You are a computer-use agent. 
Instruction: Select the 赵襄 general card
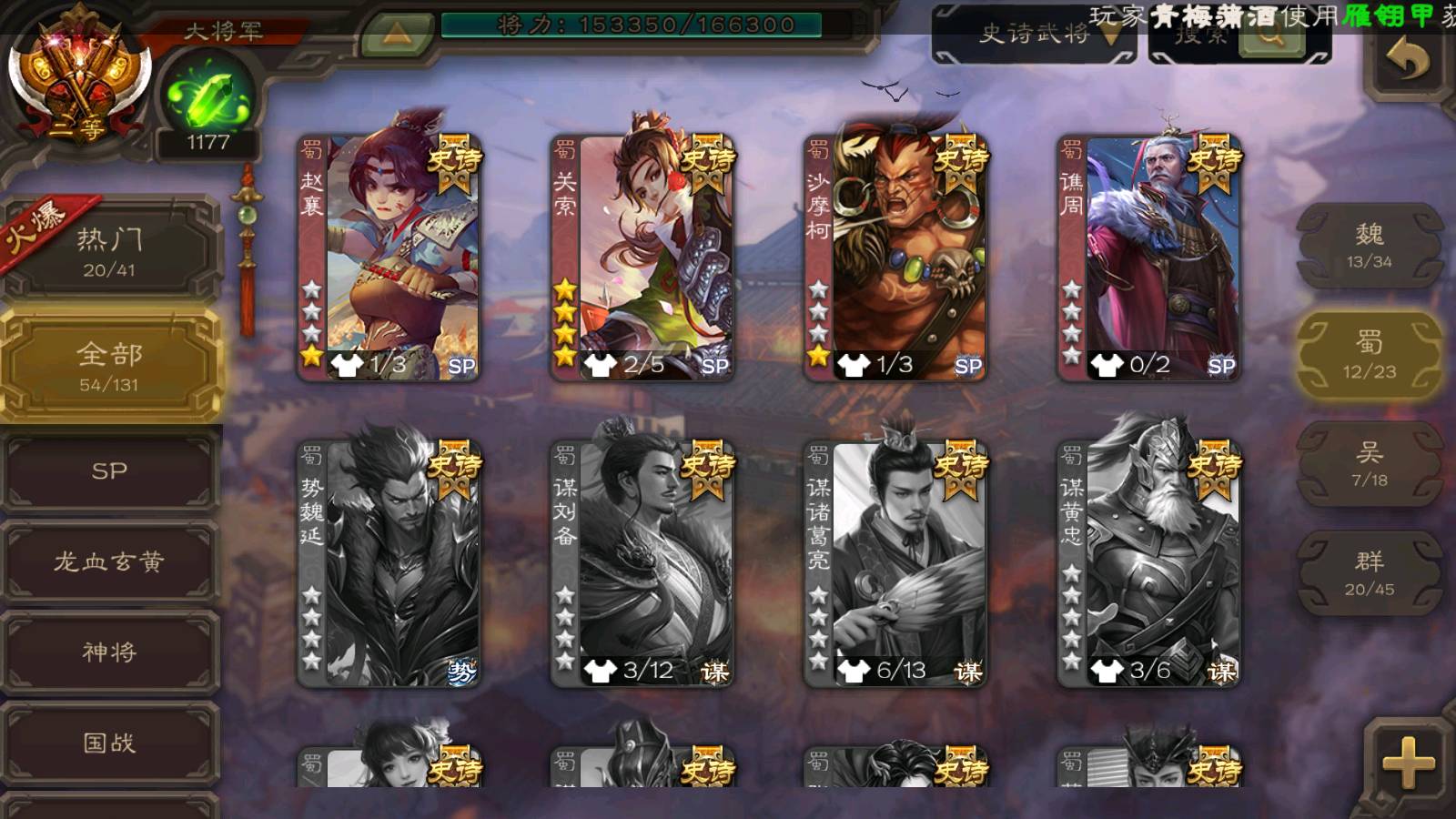(x=389, y=257)
